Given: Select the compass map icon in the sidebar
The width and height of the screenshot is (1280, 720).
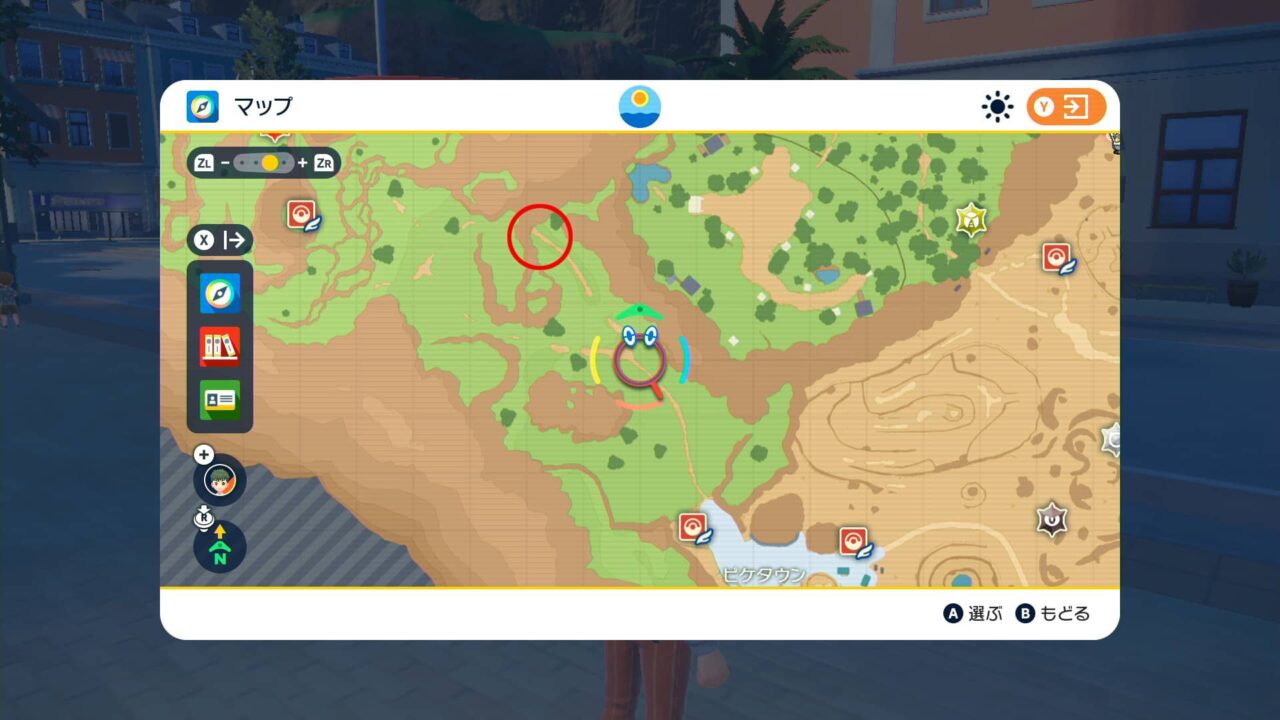Looking at the screenshot, I should [x=218, y=294].
